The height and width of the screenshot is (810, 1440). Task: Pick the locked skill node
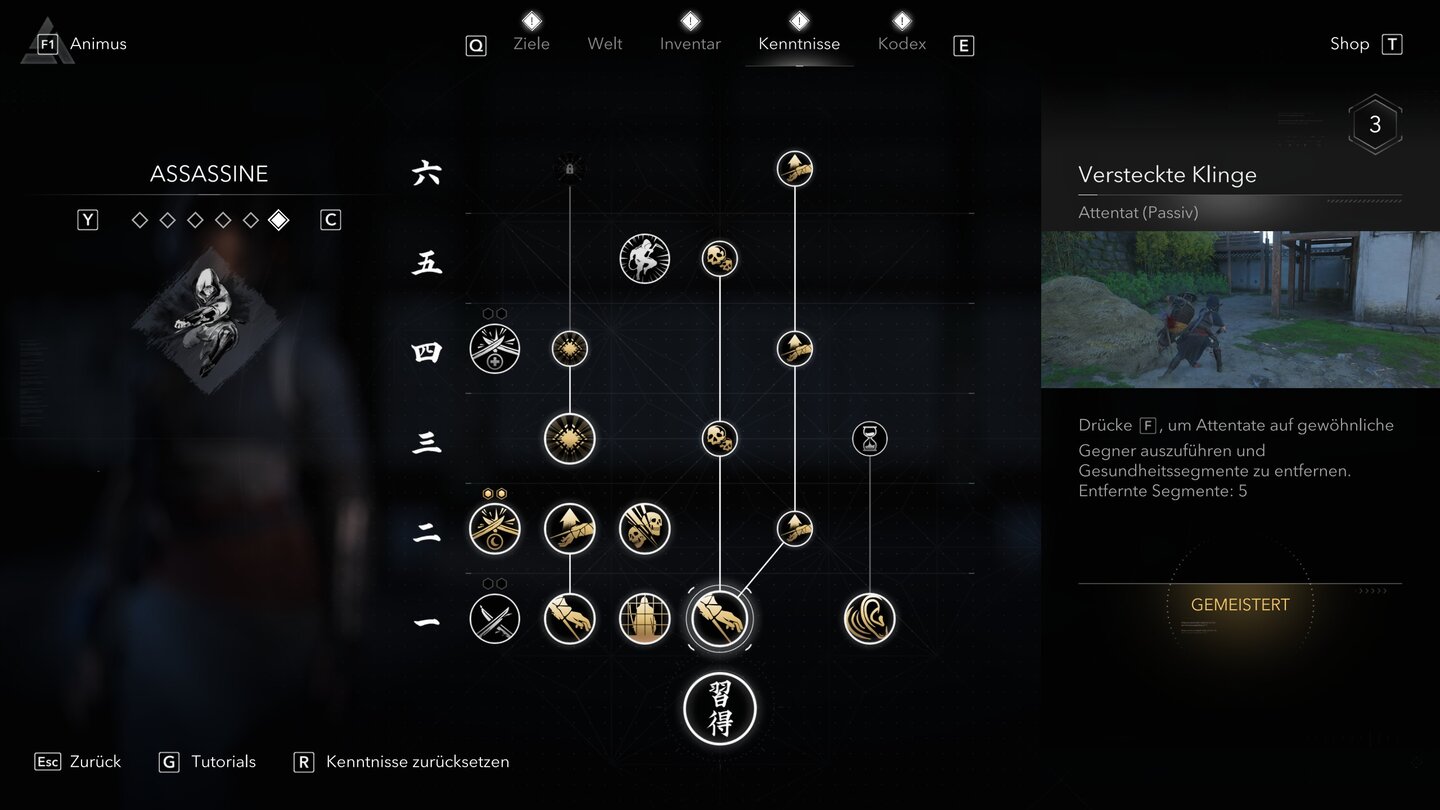[570, 169]
